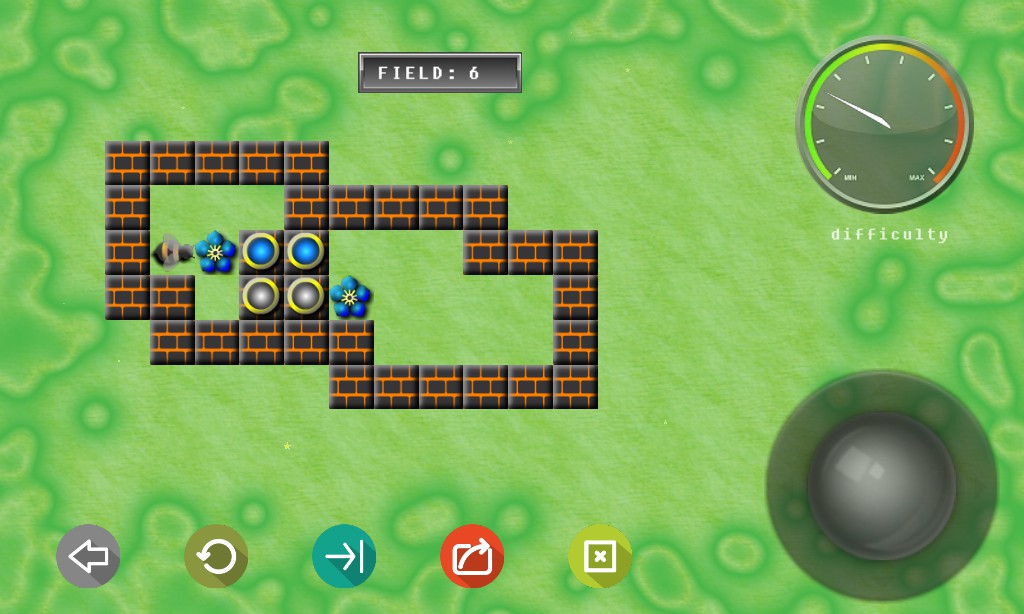Close the game with the yellow-green X button
1024x614 pixels.
600,556
